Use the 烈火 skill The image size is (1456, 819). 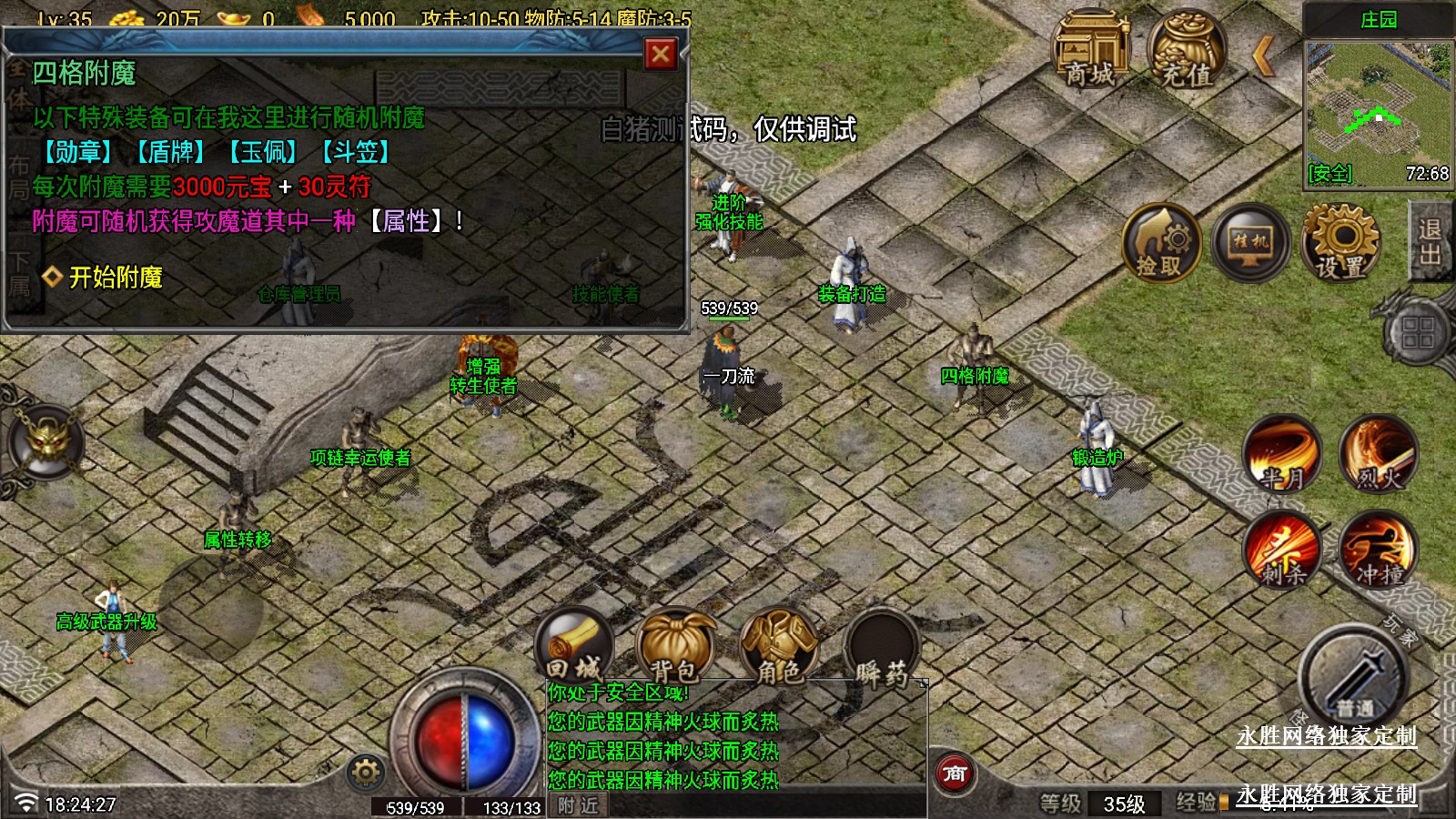pyautogui.click(x=1379, y=454)
